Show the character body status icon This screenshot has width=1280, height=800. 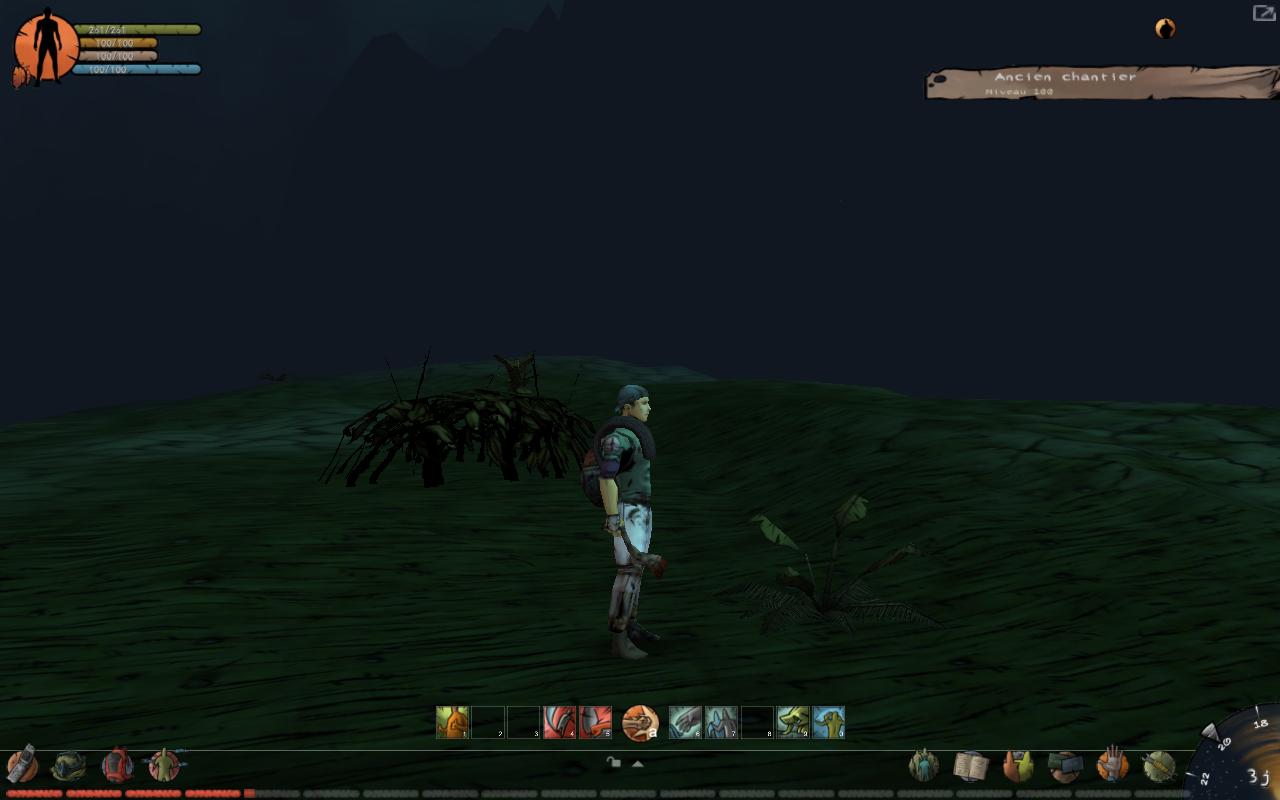pyautogui.click(x=164, y=766)
